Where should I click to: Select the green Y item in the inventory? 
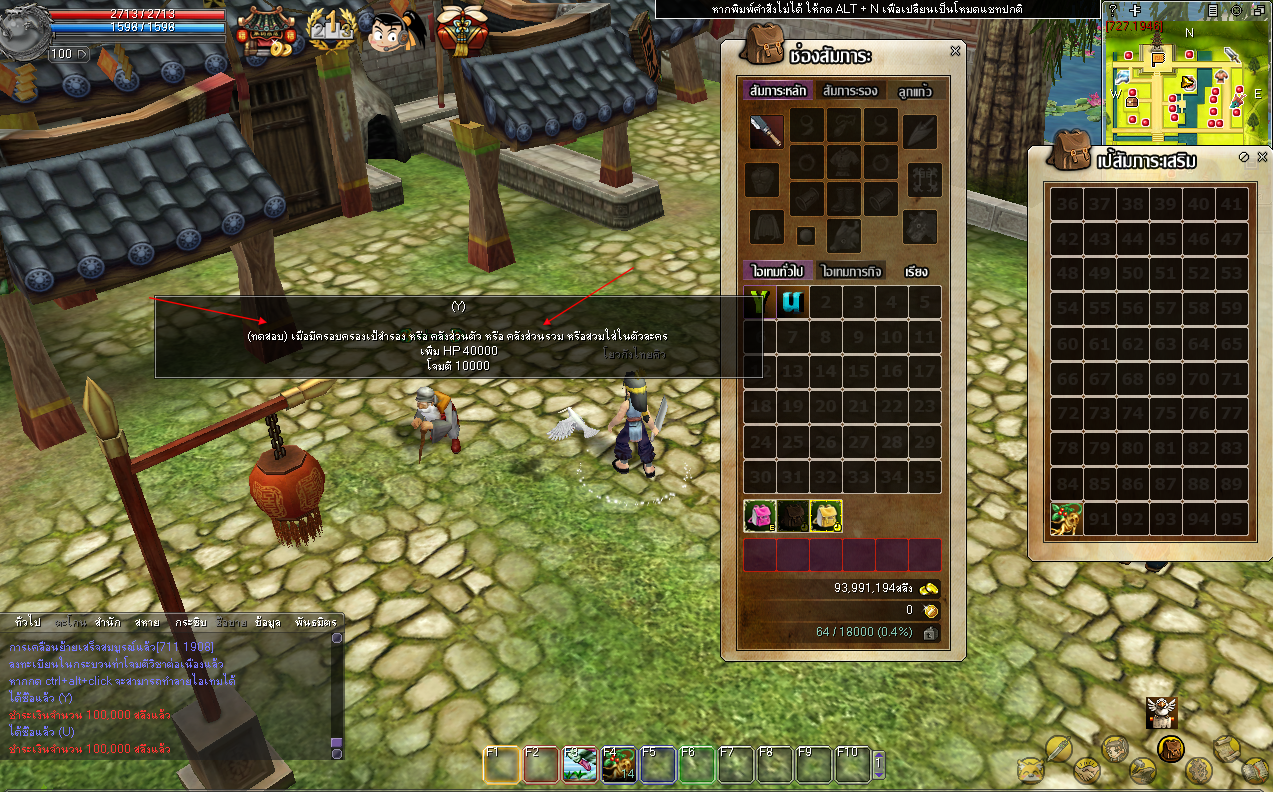pyautogui.click(x=760, y=302)
